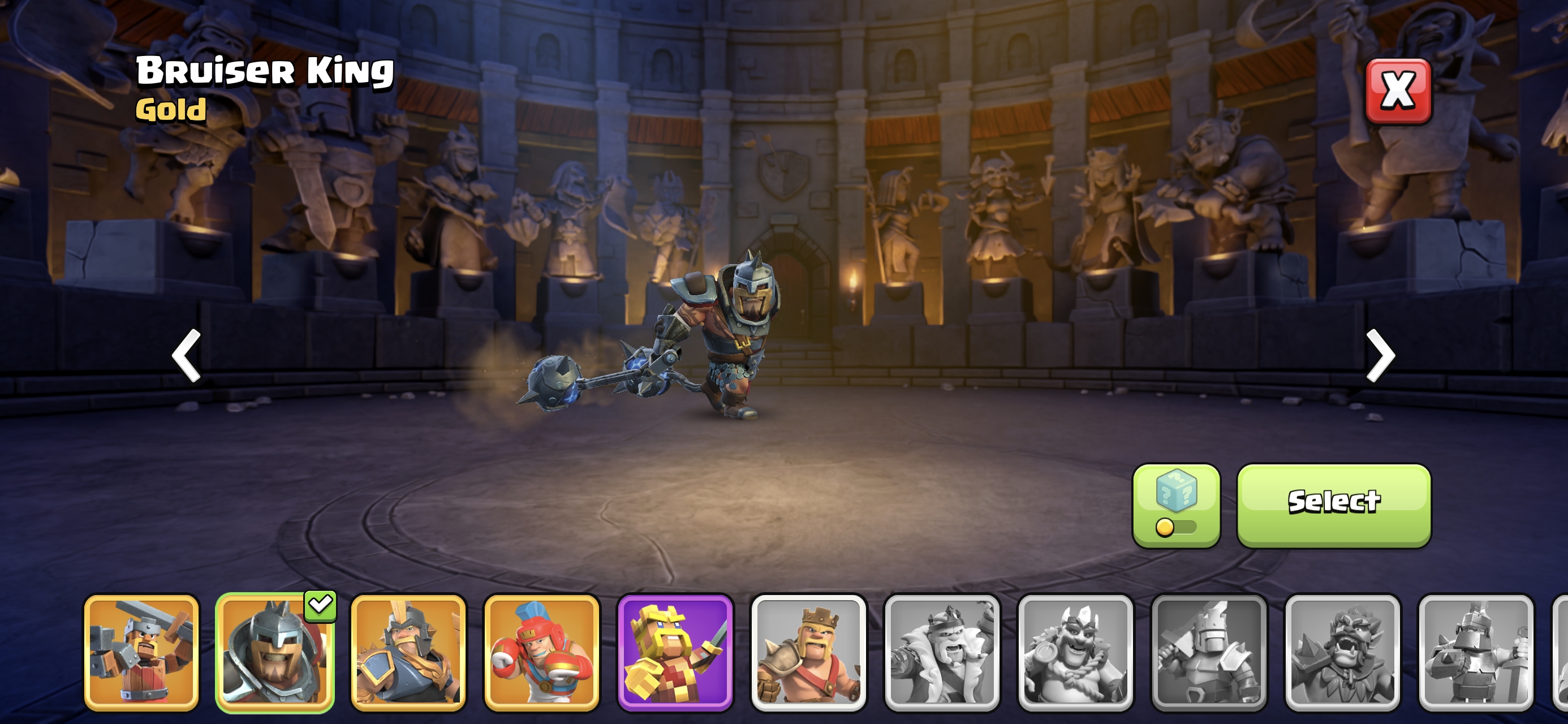1568x724 pixels.
Task: Close the skin selection screen
Action: click(1398, 91)
